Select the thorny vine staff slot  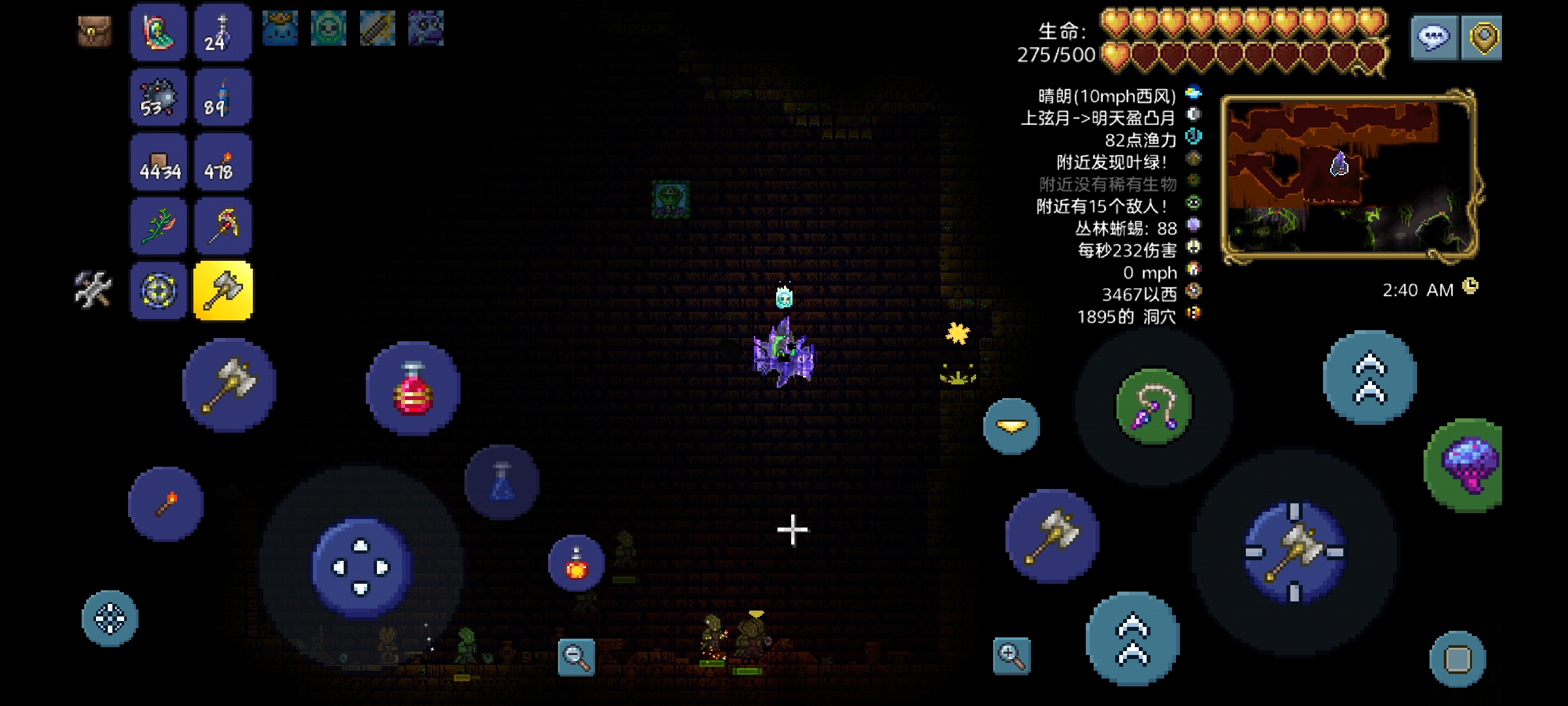click(159, 226)
